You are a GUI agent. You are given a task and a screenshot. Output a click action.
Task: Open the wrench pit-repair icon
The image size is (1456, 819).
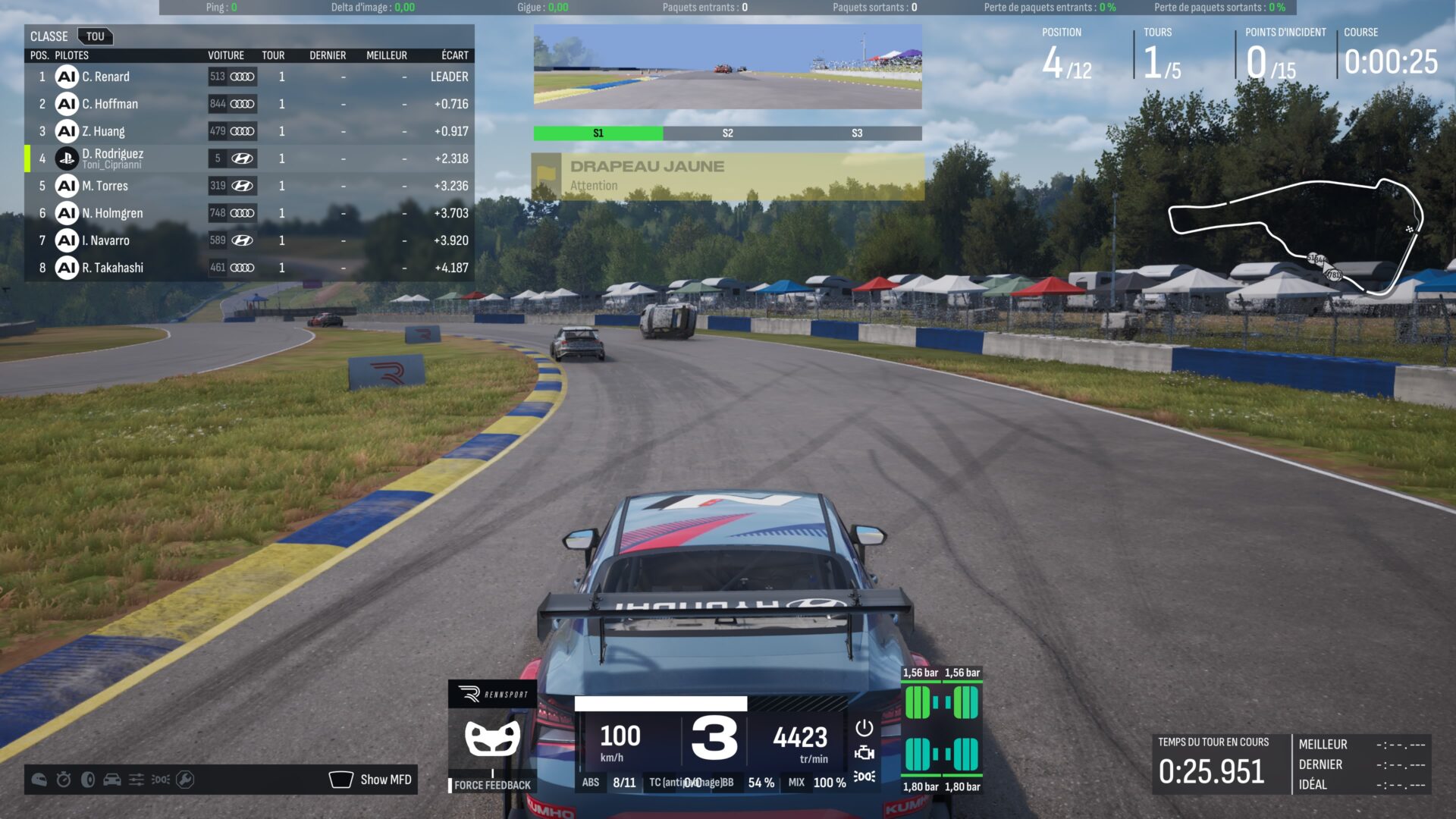pyautogui.click(x=185, y=780)
